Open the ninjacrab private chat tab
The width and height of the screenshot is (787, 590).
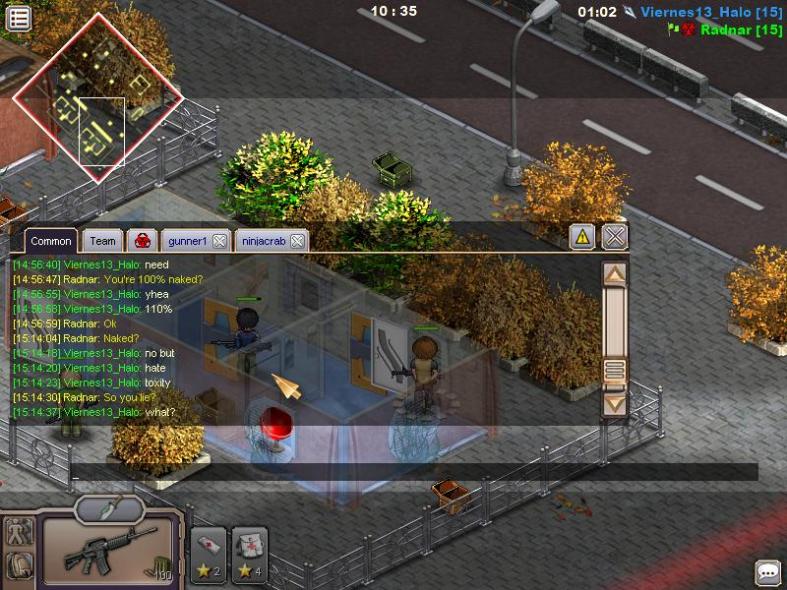coord(263,241)
